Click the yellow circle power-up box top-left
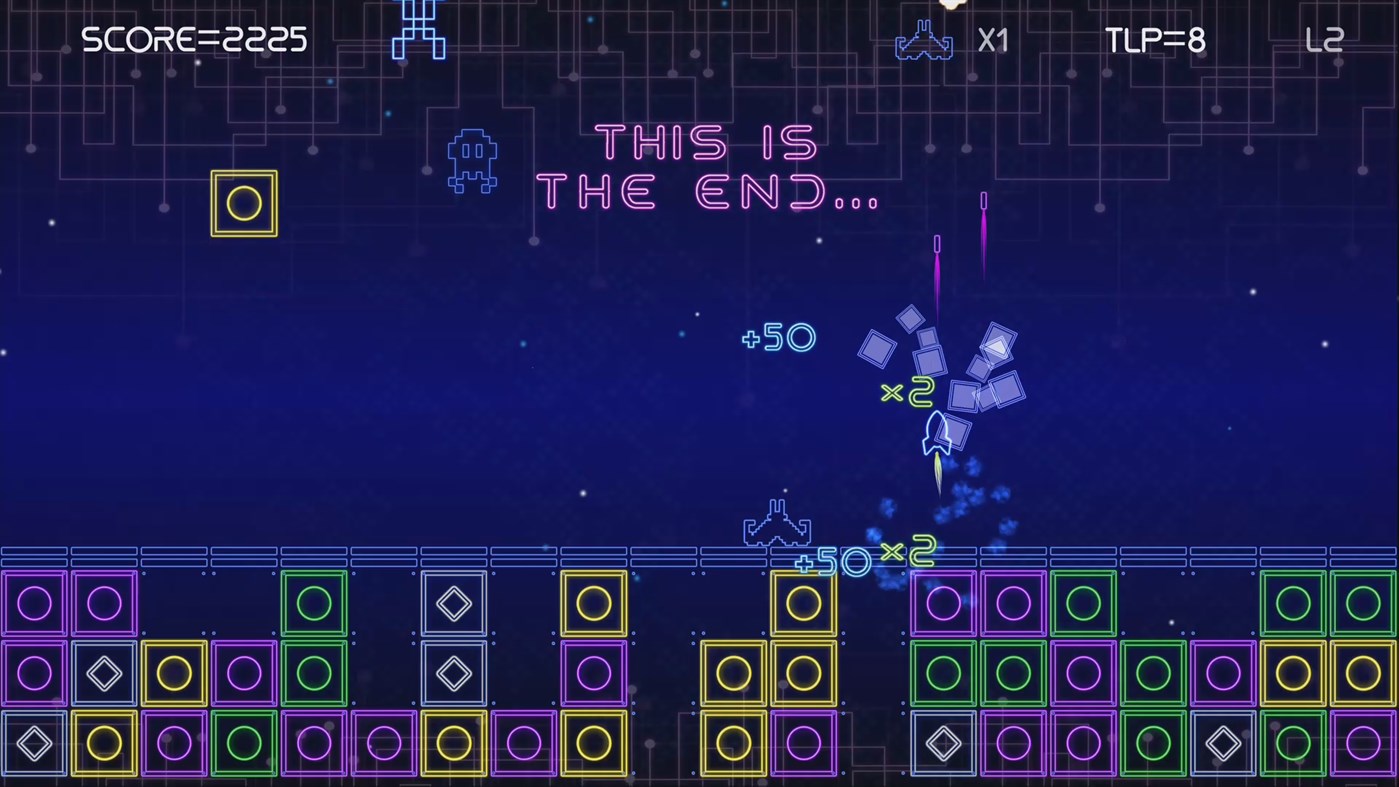1399x787 pixels. click(x=243, y=203)
